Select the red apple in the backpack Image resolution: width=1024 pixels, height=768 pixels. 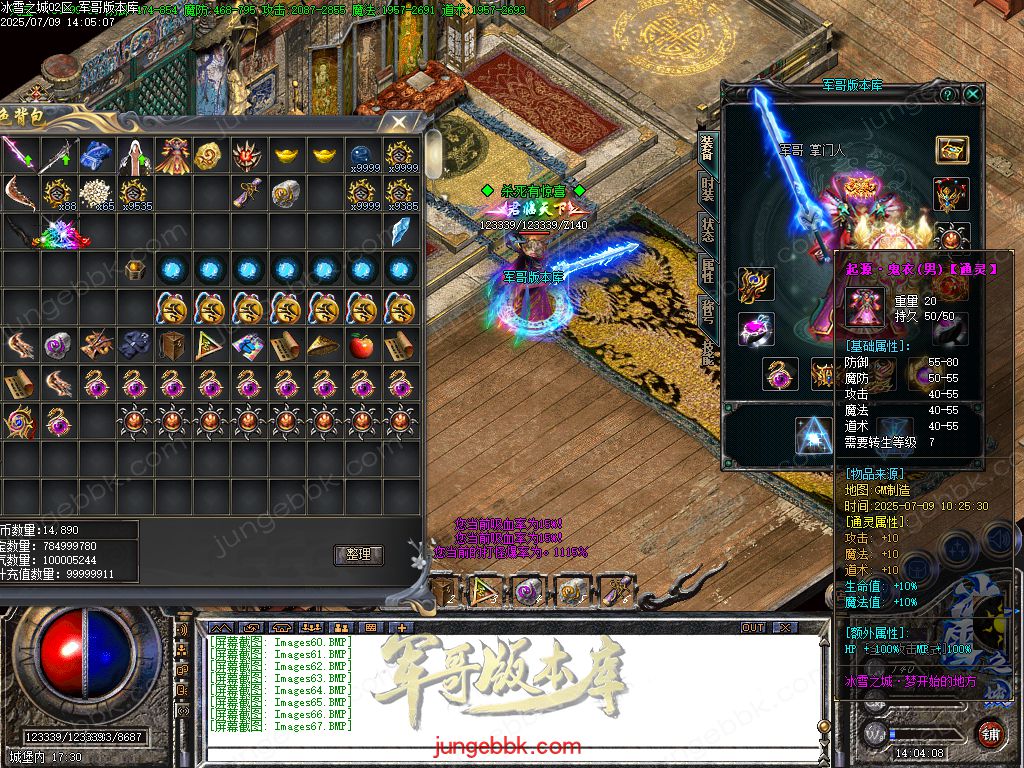(x=362, y=345)
